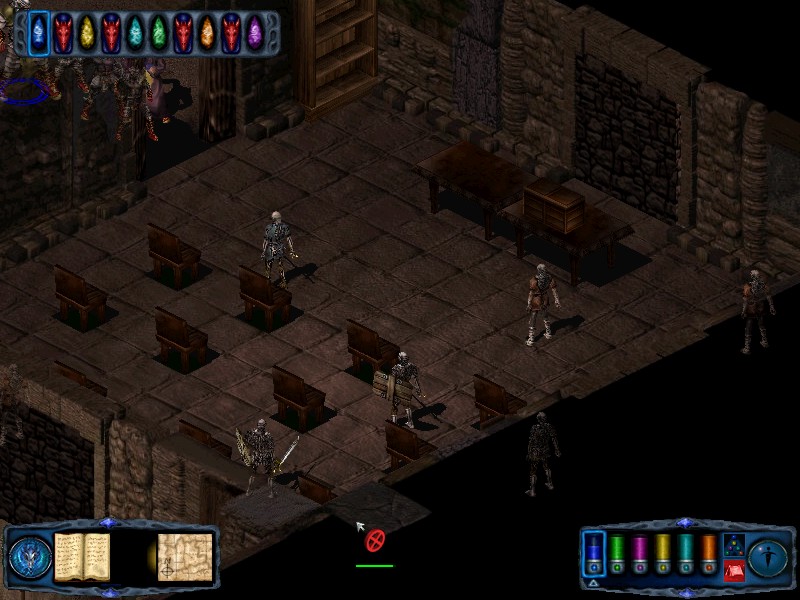Viewport: 800px width, 600px height.
Task: Click the small triangle under the blue vial
Action: 593,583
